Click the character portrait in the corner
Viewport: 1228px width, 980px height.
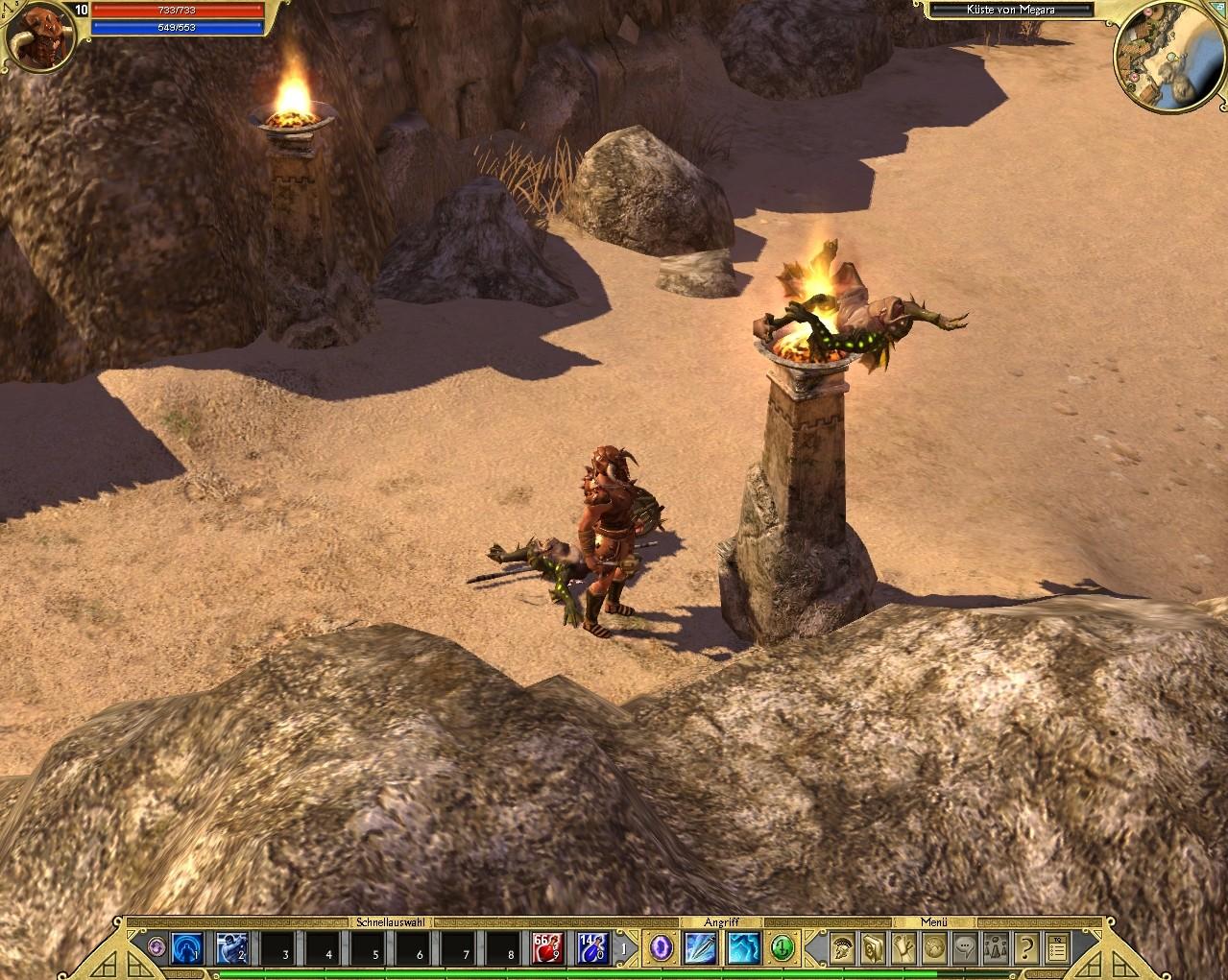tap(40, 36)
